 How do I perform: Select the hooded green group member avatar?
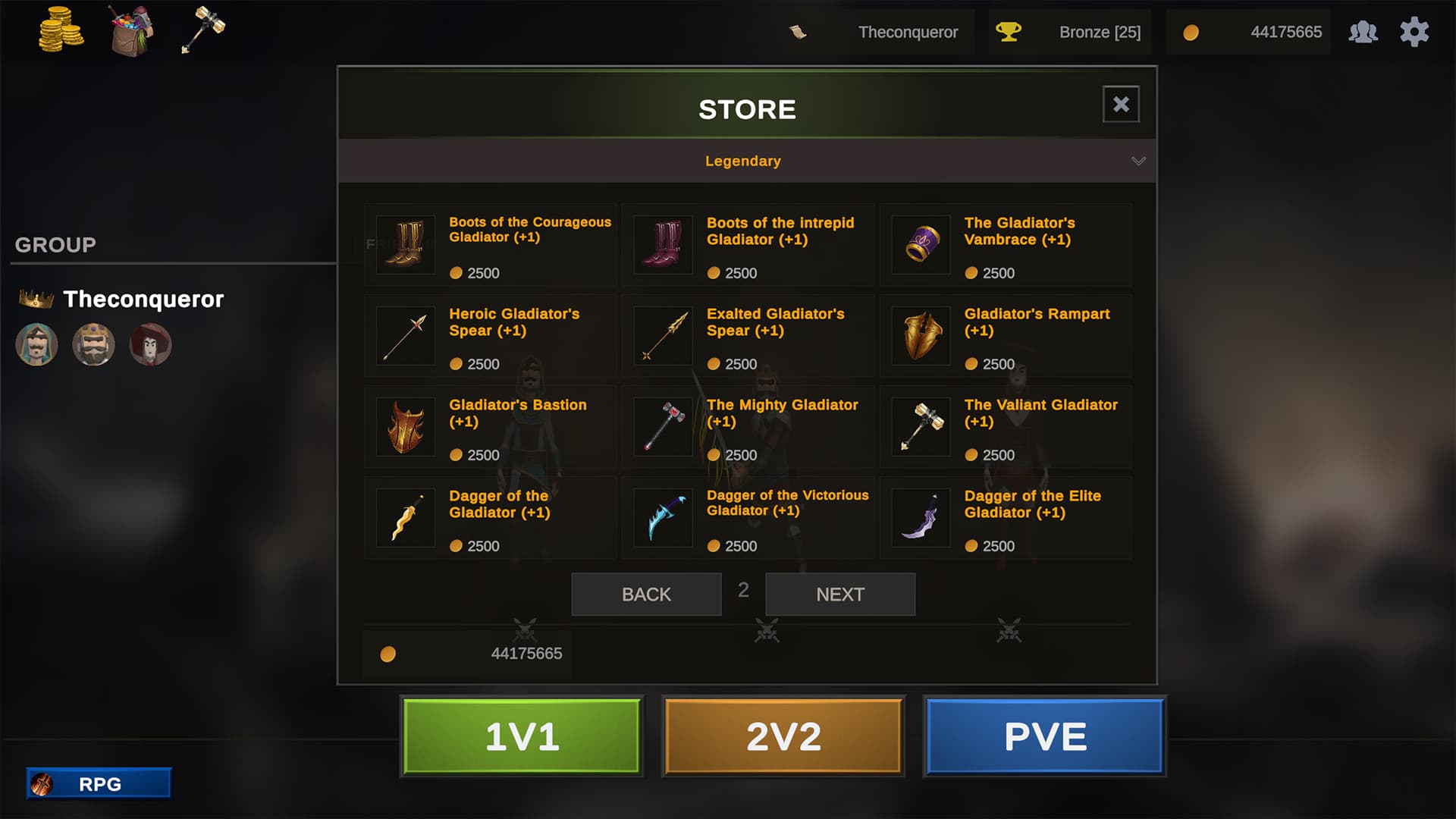[x=36, y=344]
